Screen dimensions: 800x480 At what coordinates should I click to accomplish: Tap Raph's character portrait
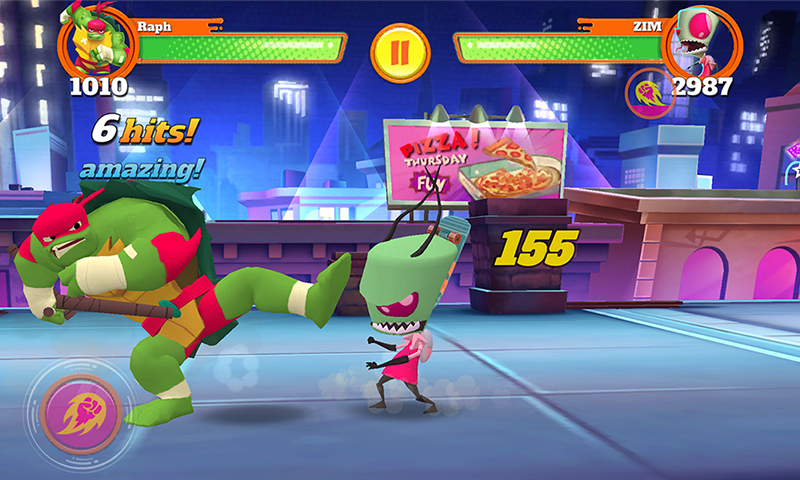97,40
